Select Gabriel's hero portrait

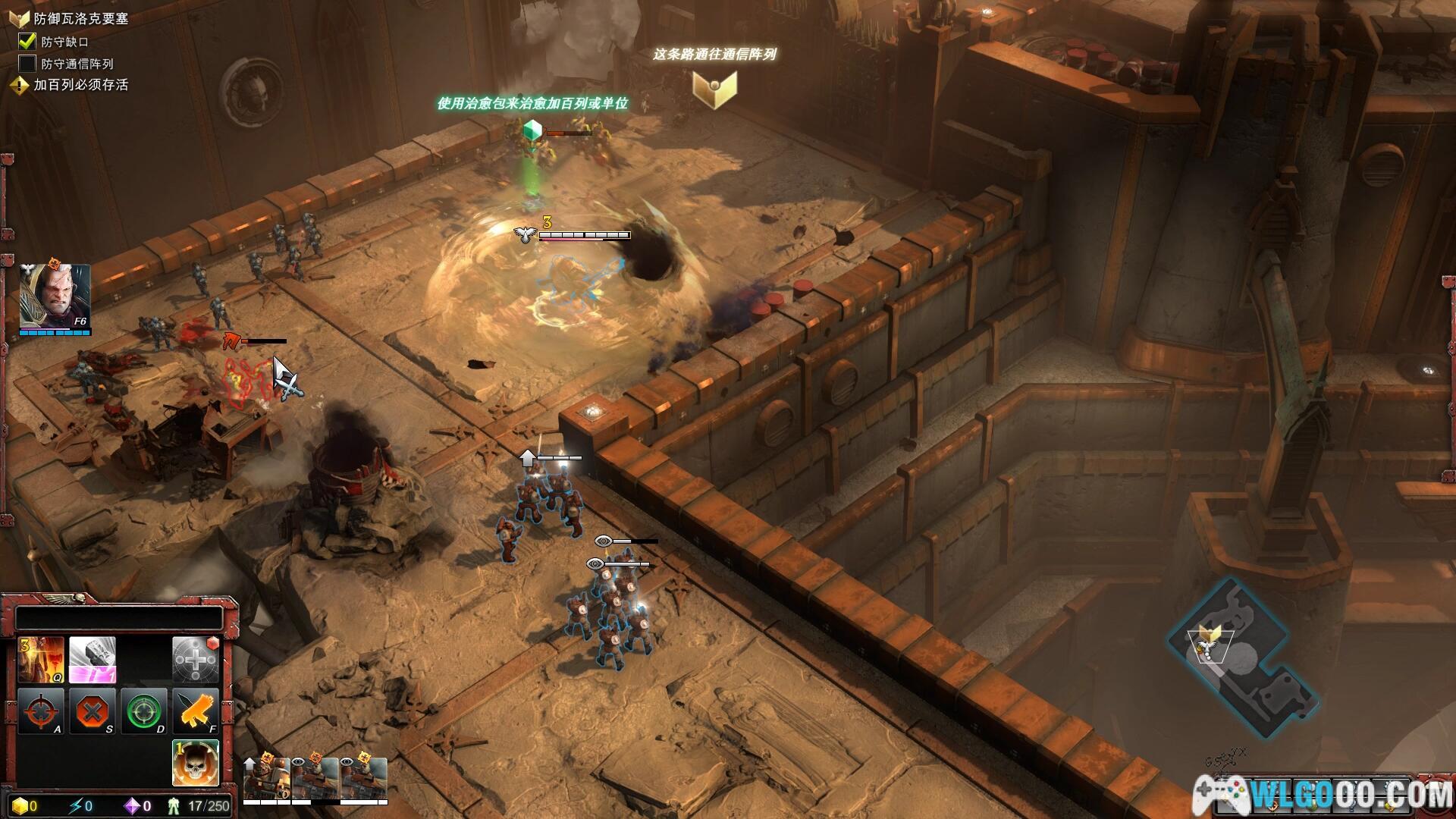[55, 297]
